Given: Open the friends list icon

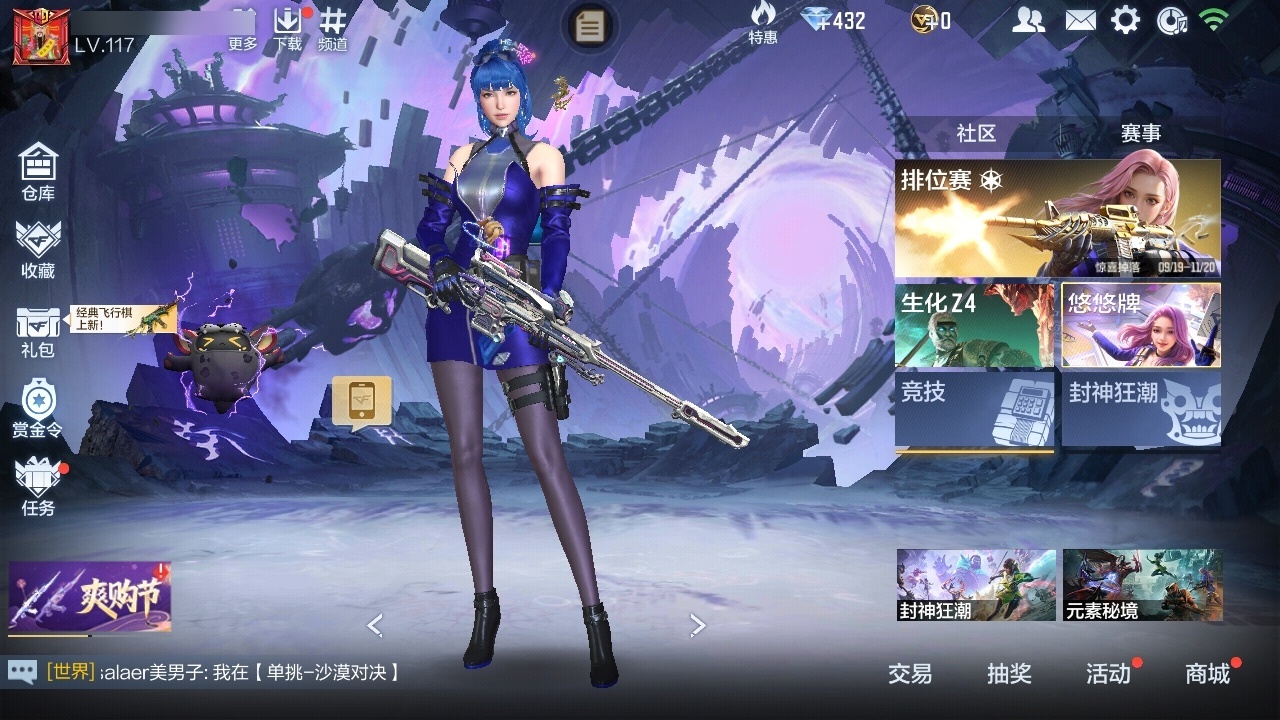Looking at the screenshot, I should 1028,20.
